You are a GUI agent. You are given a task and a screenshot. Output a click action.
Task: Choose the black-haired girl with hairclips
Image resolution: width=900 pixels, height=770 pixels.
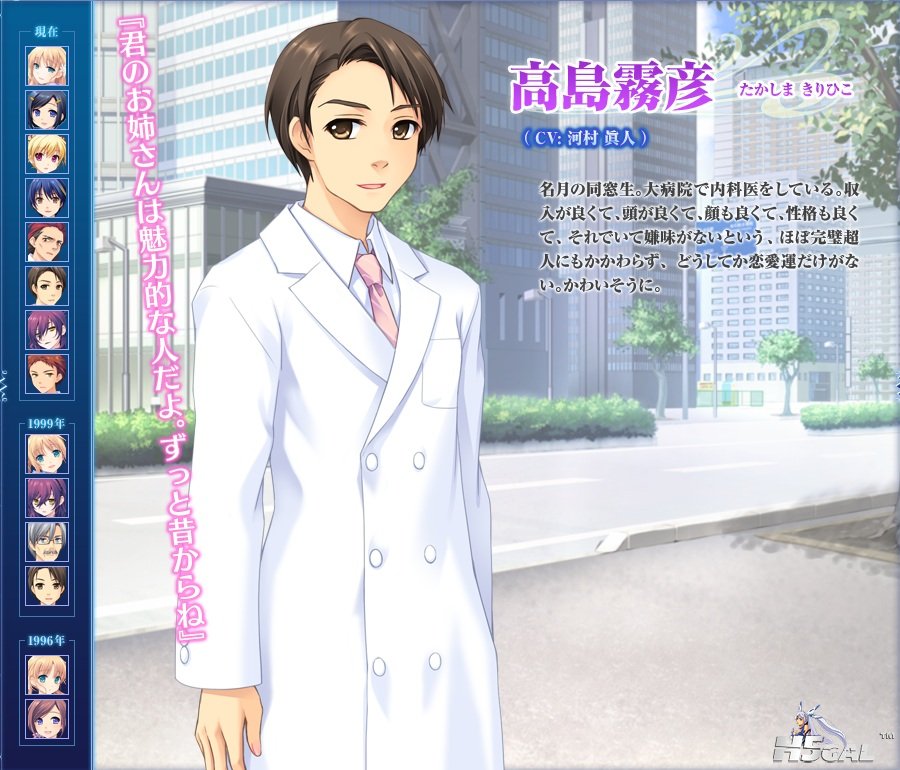[47, 109]
